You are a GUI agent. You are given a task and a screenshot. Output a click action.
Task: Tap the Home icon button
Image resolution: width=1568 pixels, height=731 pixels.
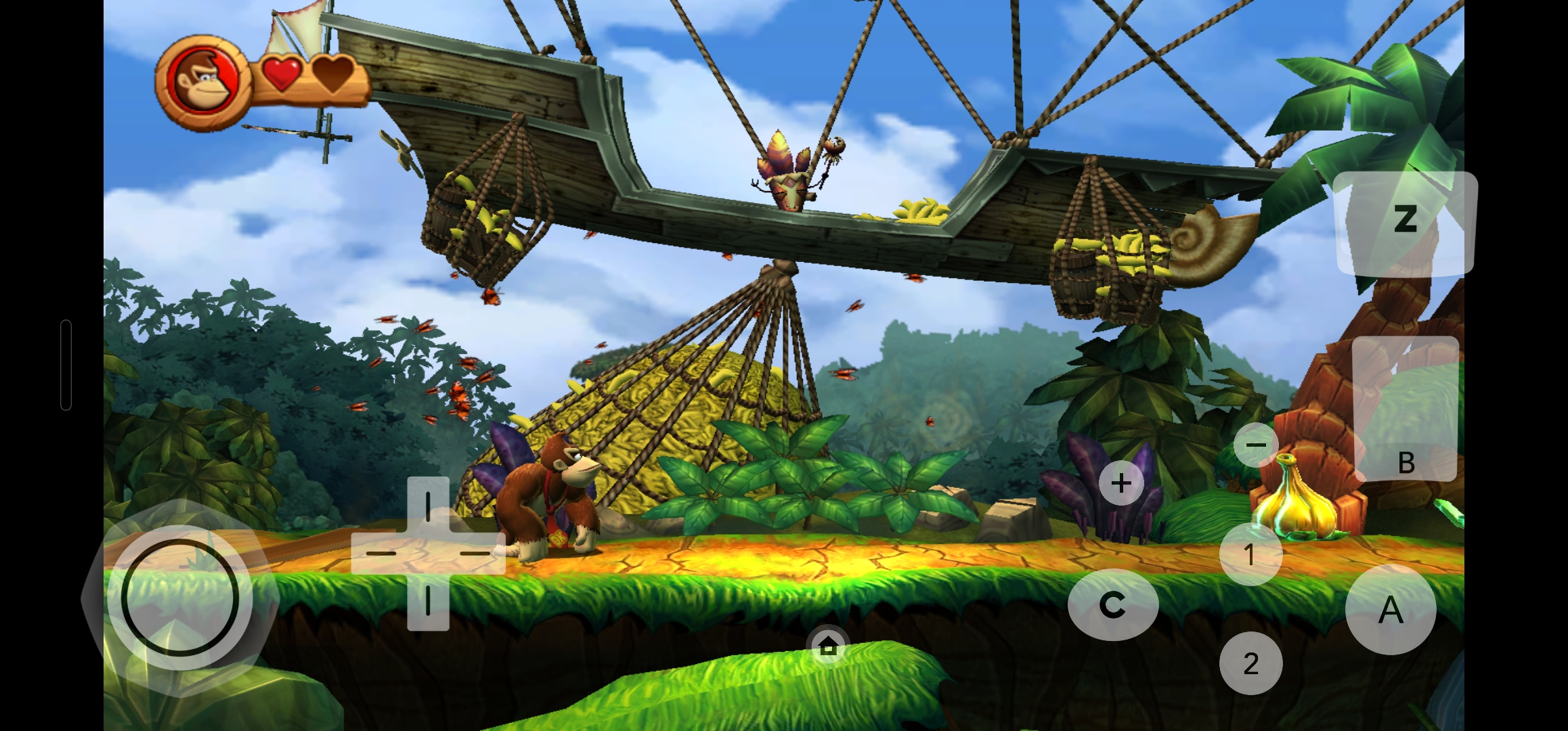pyautogui.click(x=828, y=647)
